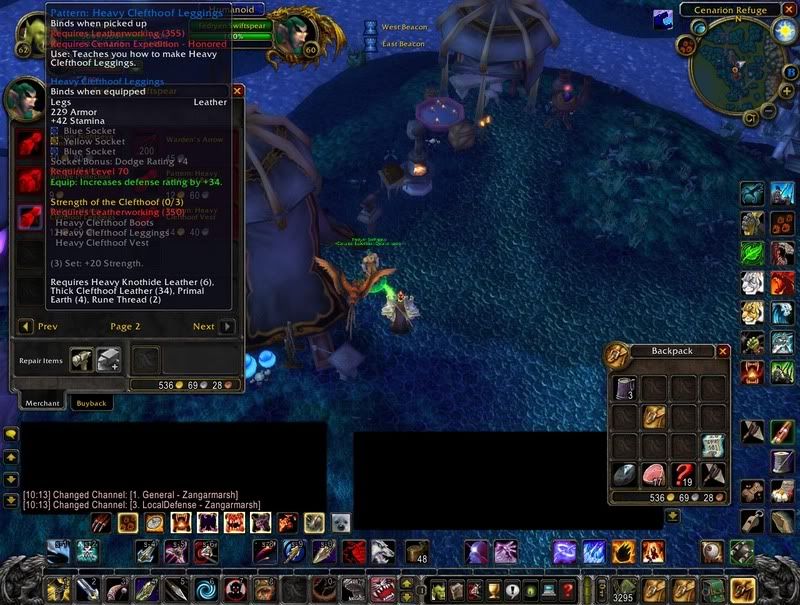
Task: Switch to the Buyback tab
Action: (92, 402)
